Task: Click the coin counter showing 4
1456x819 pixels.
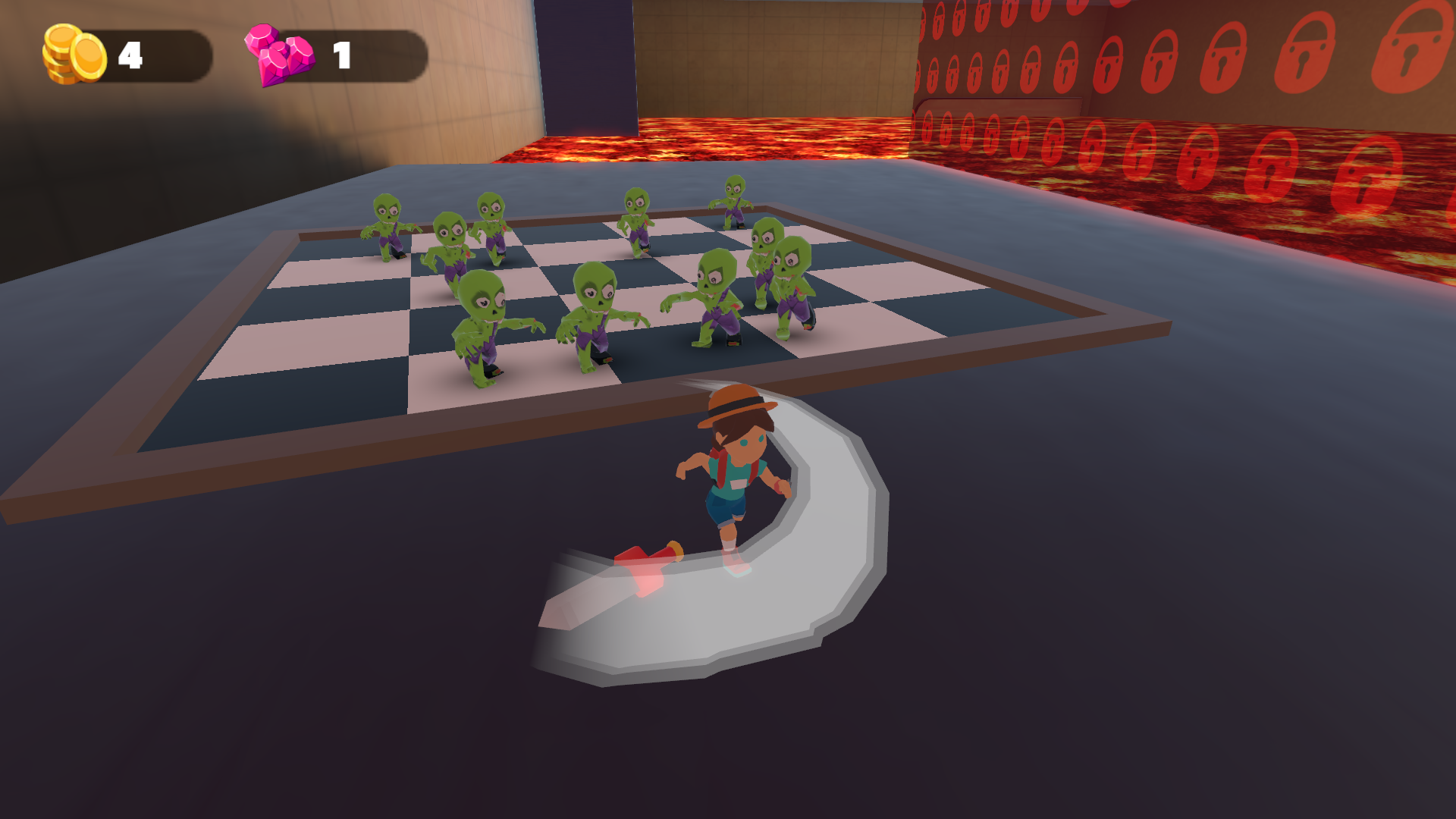Action: pos(130,53)
